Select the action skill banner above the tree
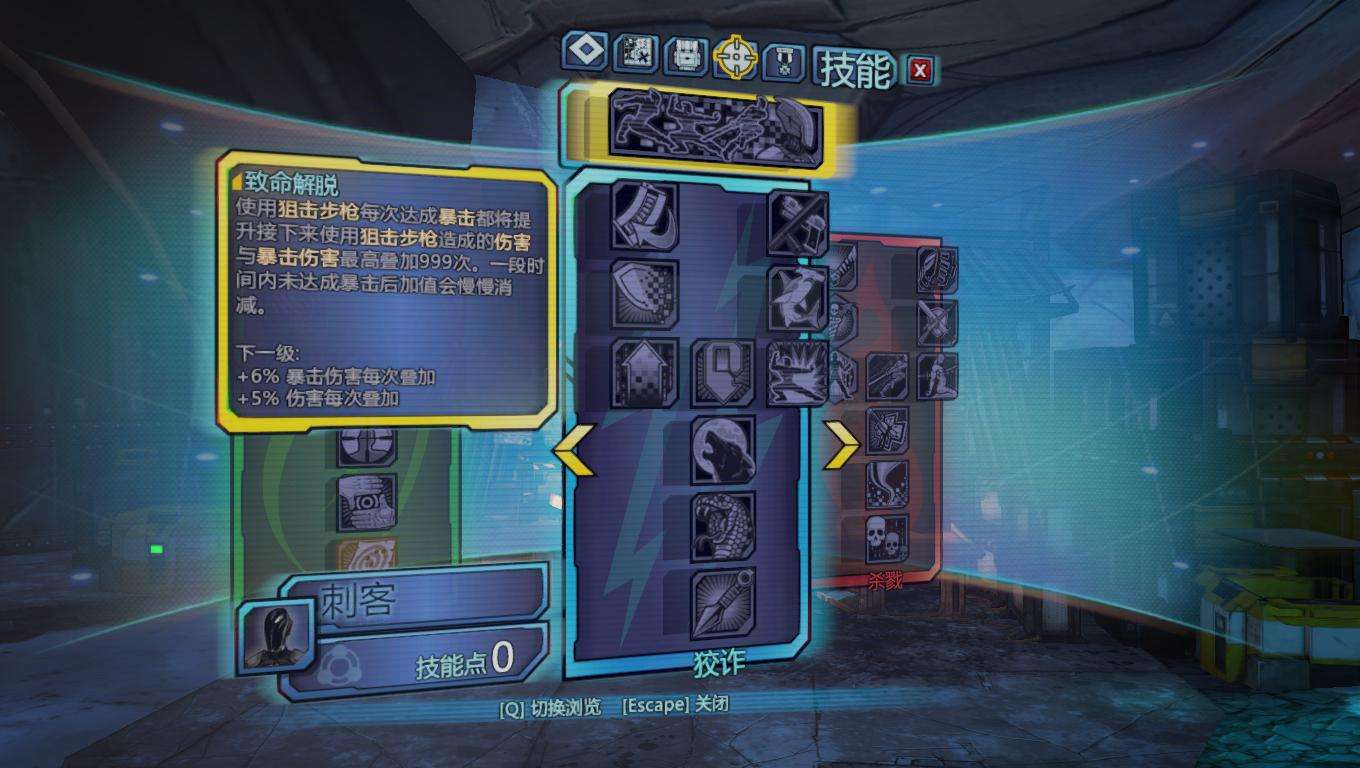Screen dimensions: 1360x768 pos(715,127)
